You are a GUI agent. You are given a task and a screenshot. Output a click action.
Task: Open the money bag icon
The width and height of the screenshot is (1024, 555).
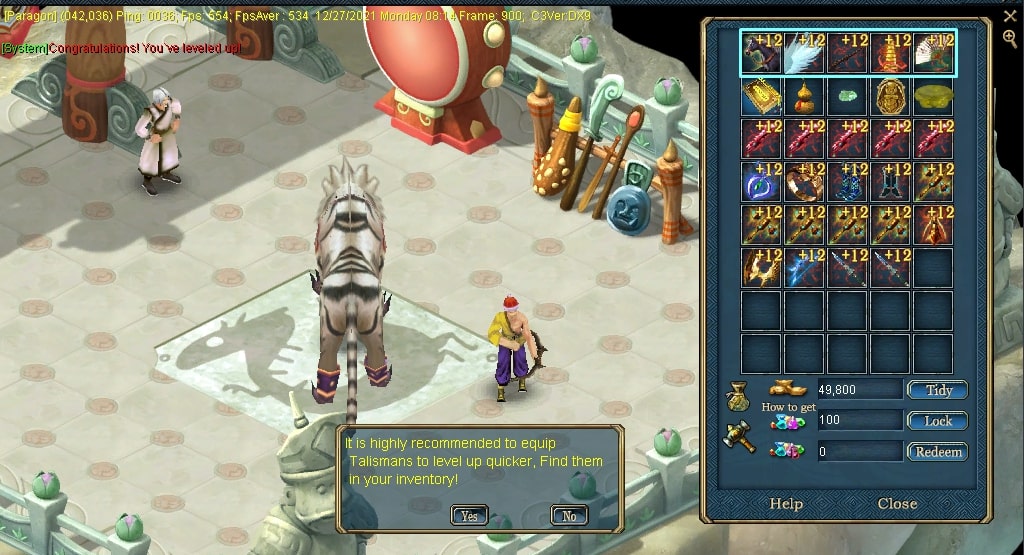[x=738, y=400]
